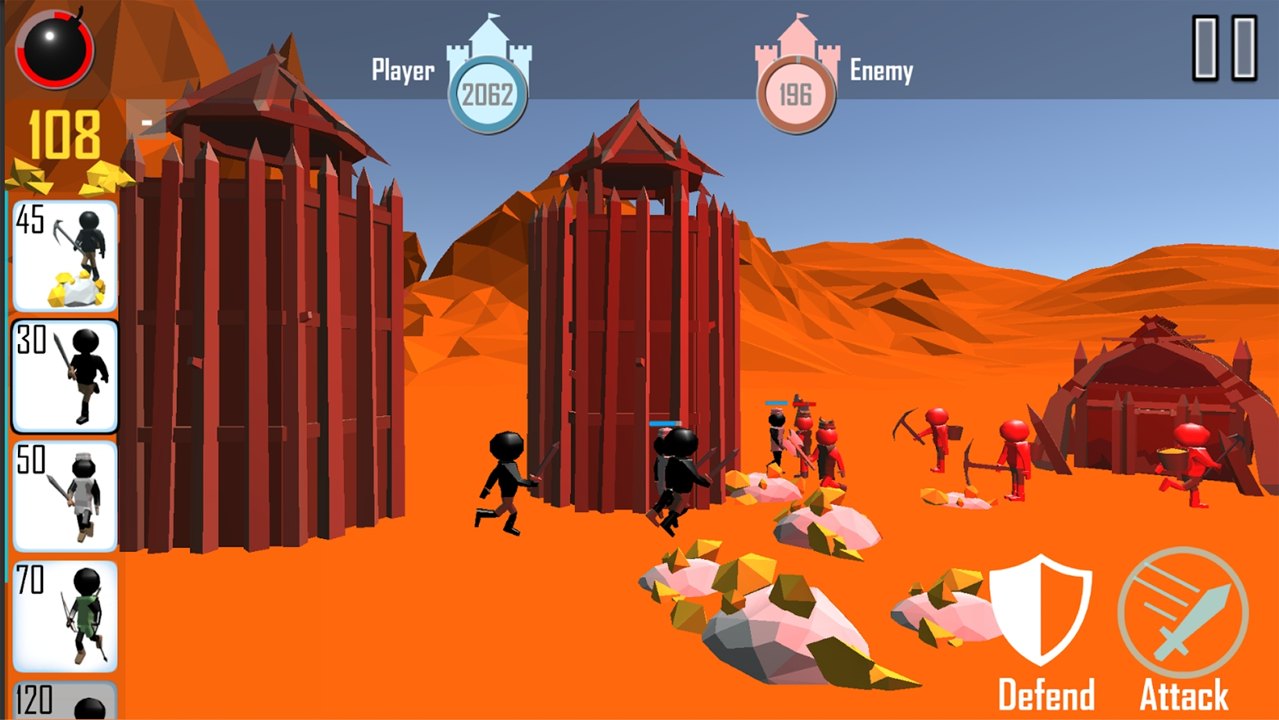Recruit the miner unit costing 45
Image resolution: width=1279 pixels, height=720 pixels.
point(65,256)
